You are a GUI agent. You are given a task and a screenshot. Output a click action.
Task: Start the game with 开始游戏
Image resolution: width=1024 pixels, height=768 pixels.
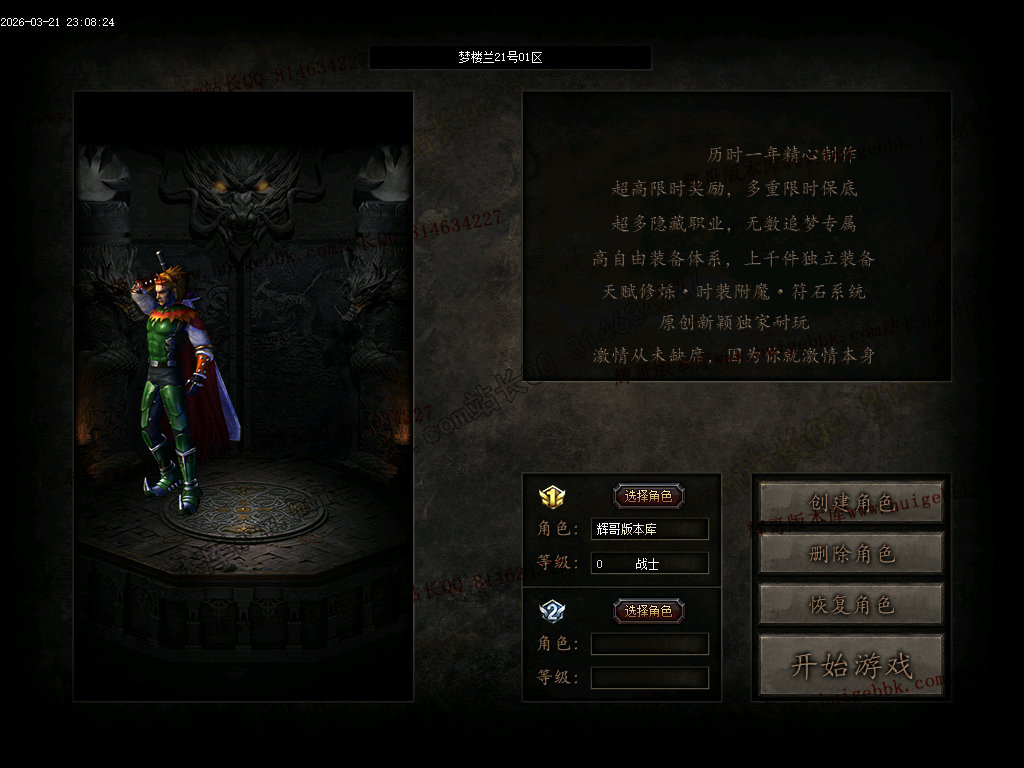pos(851,665)
